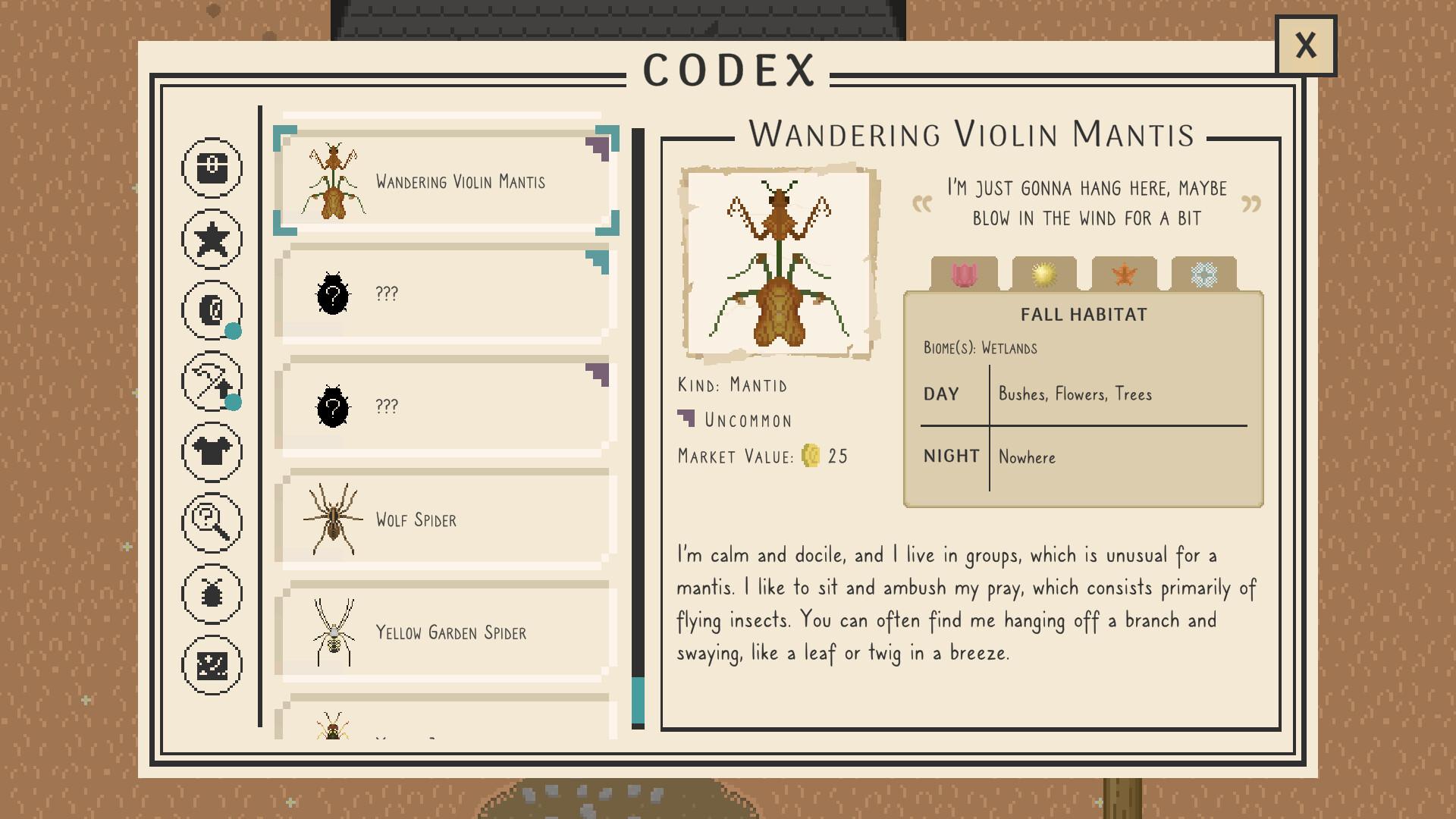Open the chest collection panel

212,168
